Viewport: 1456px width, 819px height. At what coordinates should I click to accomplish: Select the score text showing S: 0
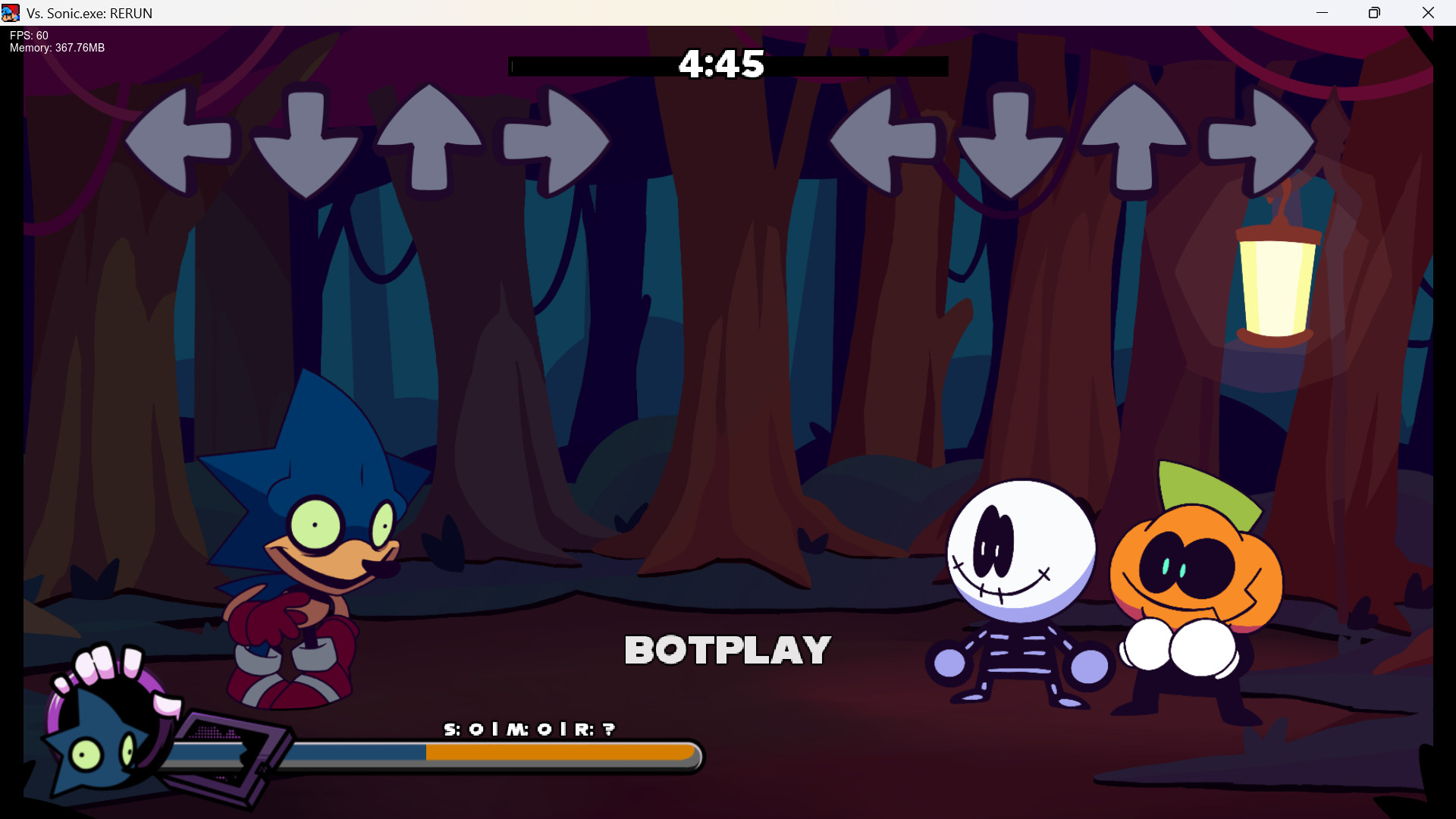(x=529, y=729)
